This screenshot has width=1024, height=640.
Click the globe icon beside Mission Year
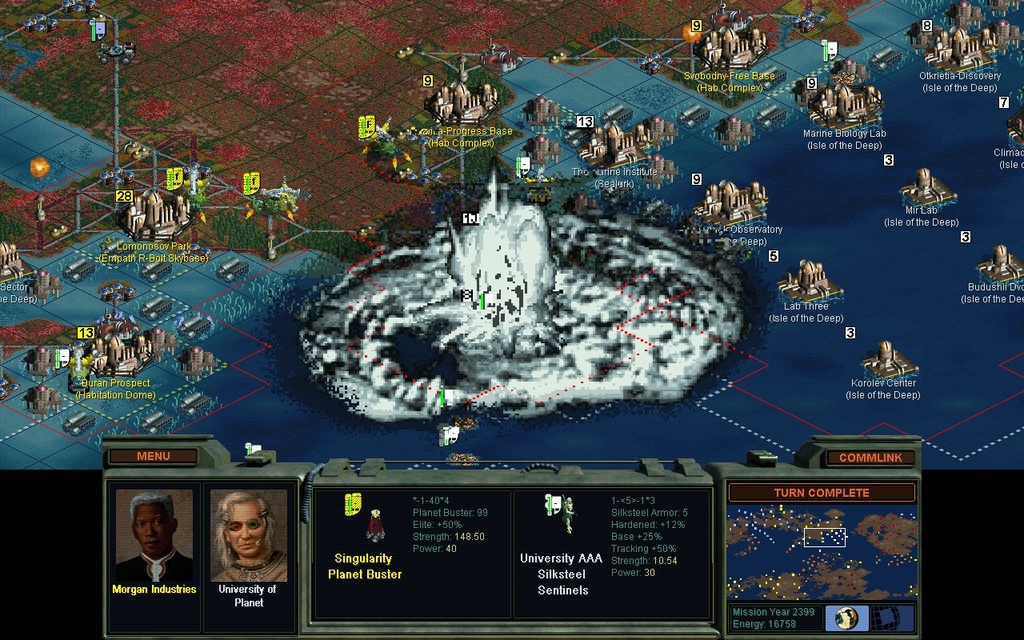pyautogui.click(x=847, y=617)
